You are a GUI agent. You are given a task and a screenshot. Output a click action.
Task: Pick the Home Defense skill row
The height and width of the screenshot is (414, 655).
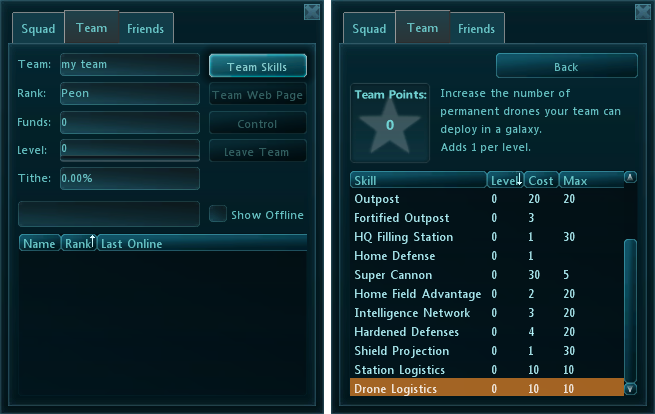[418, 256]
